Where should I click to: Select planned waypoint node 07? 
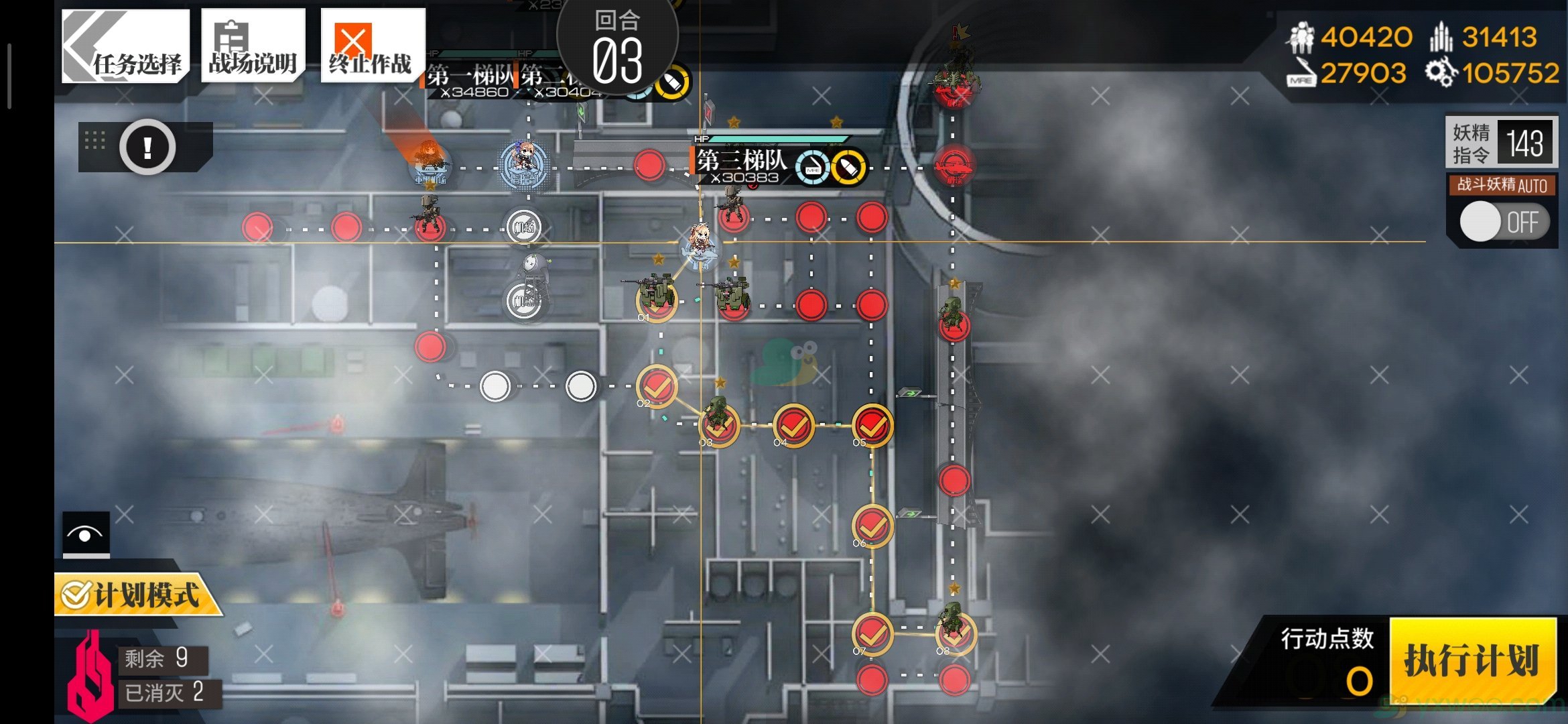(x=872, y=632)
